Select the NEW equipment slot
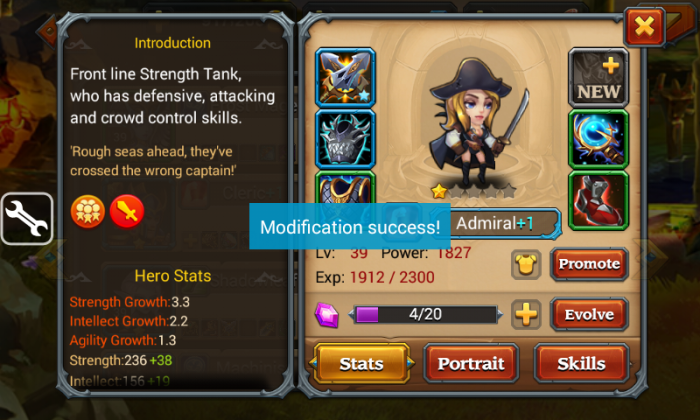Viewport: 700px width, 420px height. [598, 77]
